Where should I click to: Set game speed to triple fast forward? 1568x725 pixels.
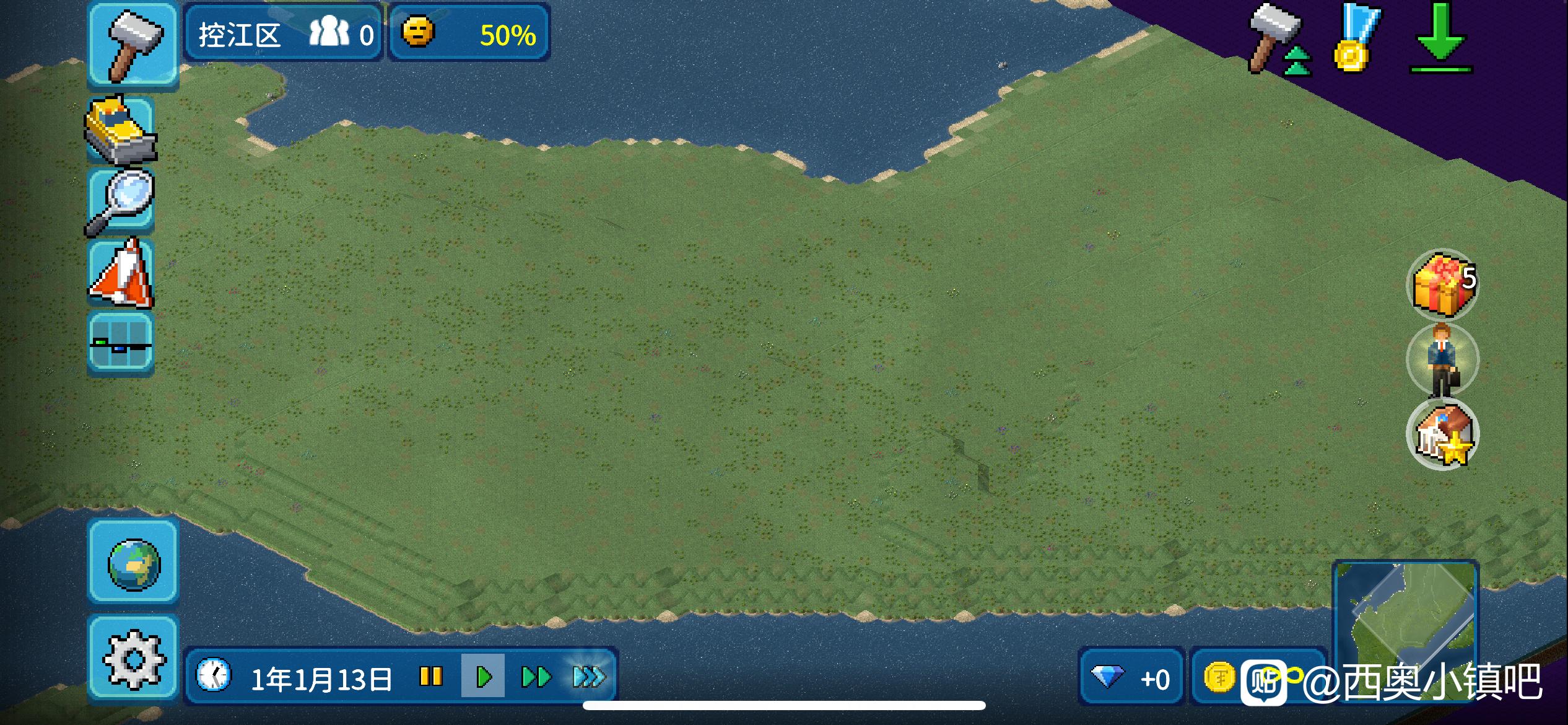click(588, 677)
